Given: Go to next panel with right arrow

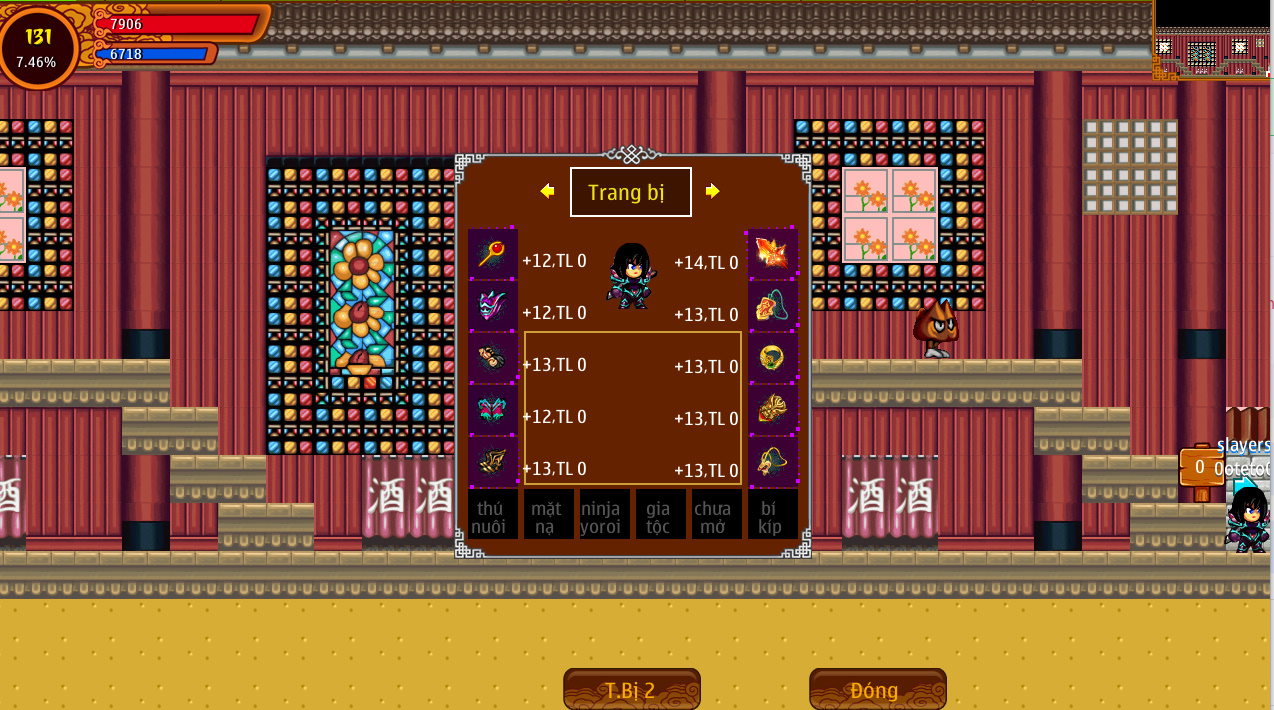Looking at the screenshot, I should 712,191.
